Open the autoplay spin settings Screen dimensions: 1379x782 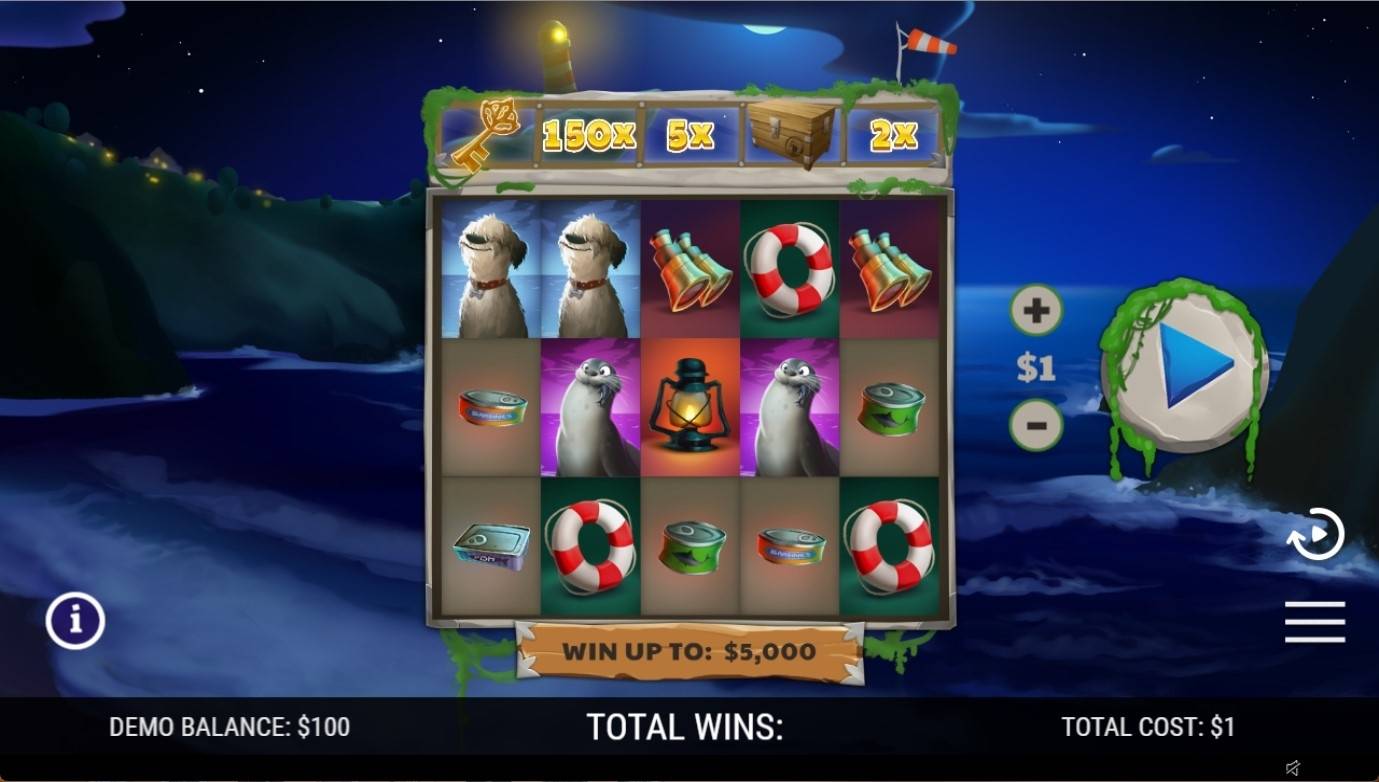(1314, 534)
